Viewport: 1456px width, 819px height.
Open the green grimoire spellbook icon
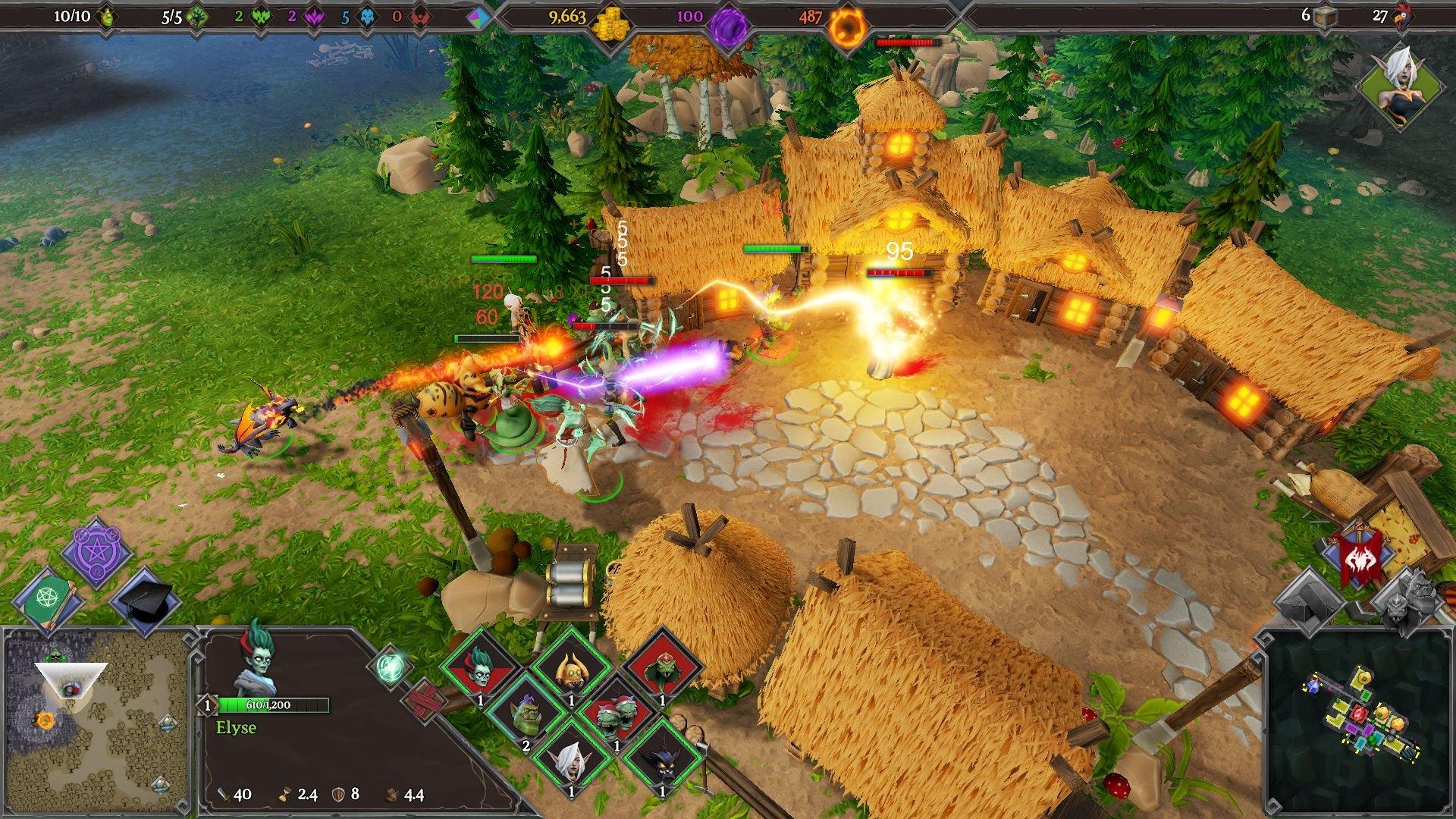click(x=48, y=599)
